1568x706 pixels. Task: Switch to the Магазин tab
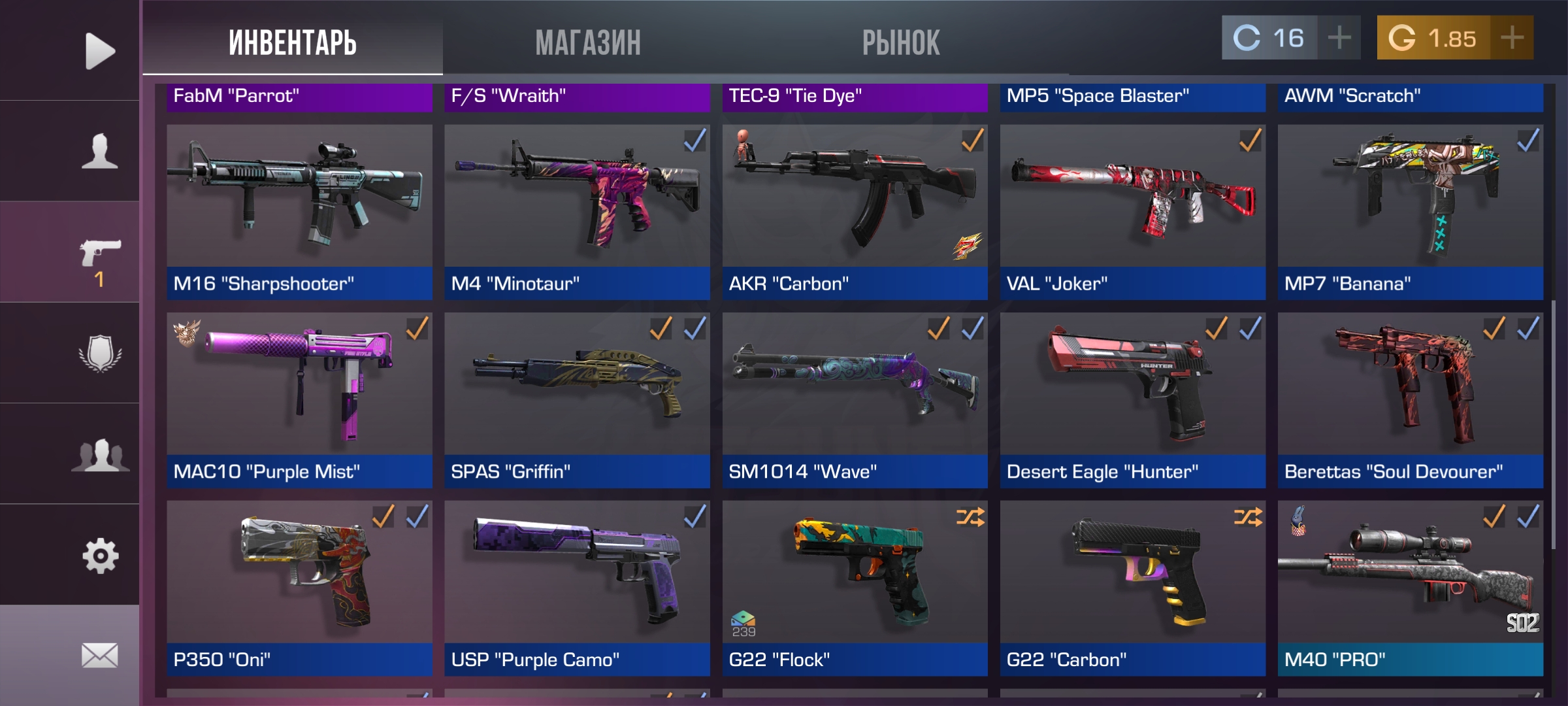pyautogui.click(x=588, y=42)
